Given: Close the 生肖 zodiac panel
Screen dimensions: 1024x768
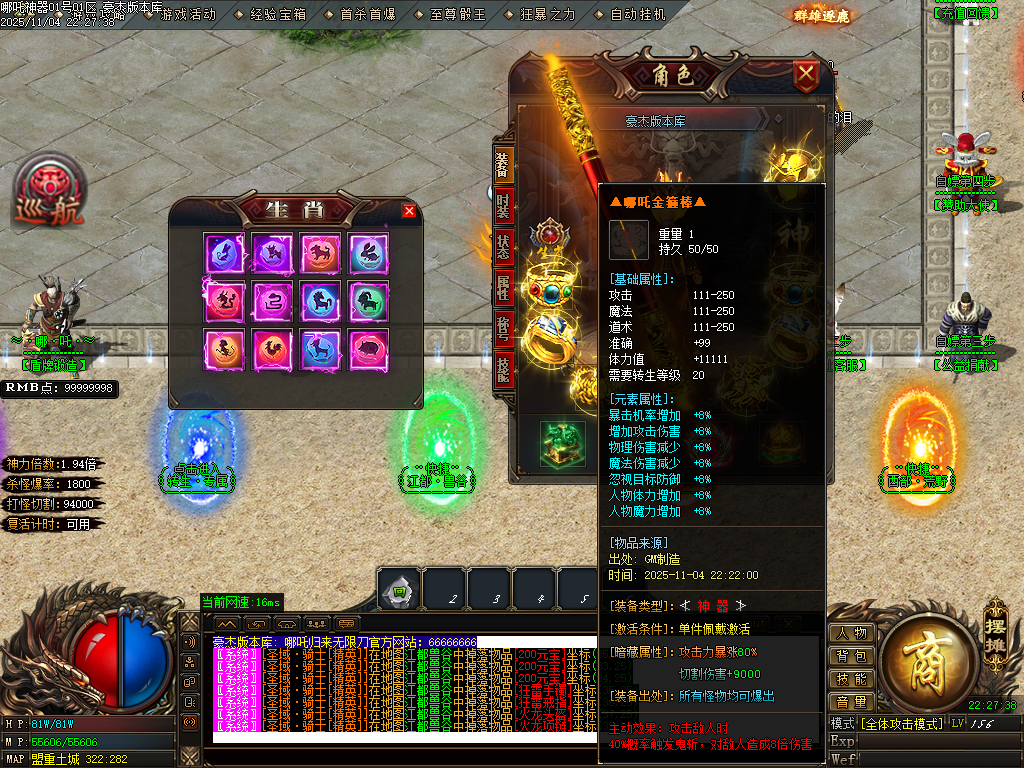Looking at the screenshot, I should [x=408, y=210].
